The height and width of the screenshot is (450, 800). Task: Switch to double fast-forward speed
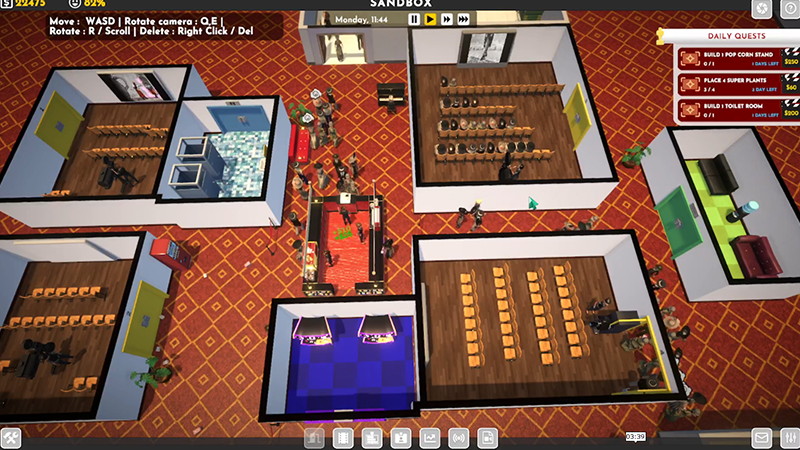click(447, 19)
